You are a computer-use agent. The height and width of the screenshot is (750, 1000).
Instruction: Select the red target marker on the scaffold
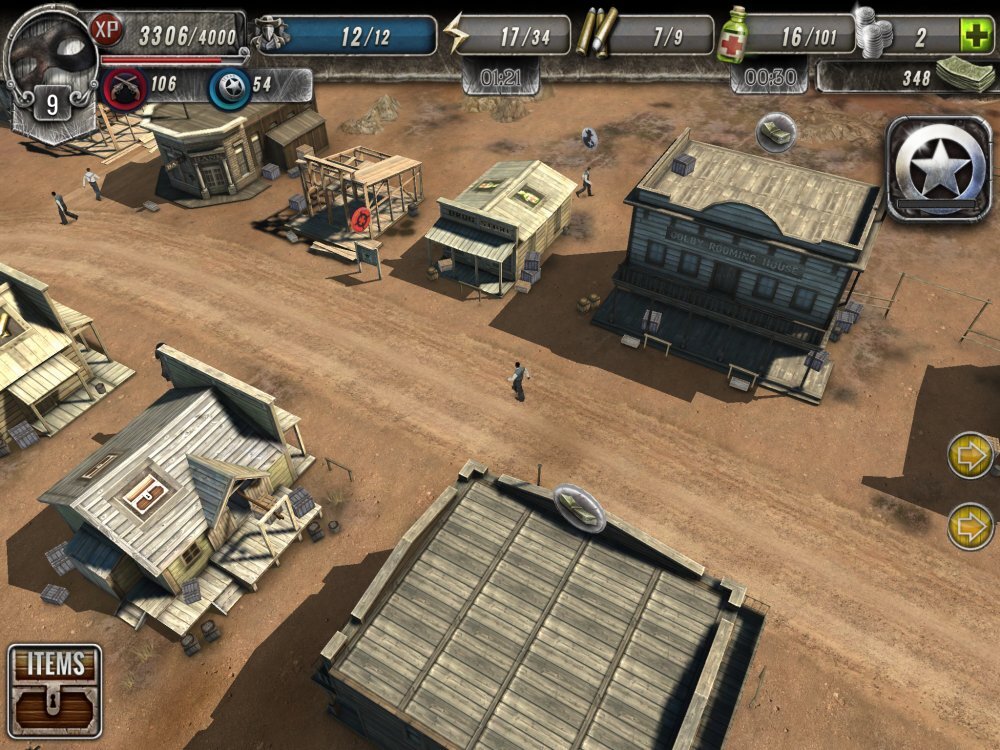click(x=361, y=218)
